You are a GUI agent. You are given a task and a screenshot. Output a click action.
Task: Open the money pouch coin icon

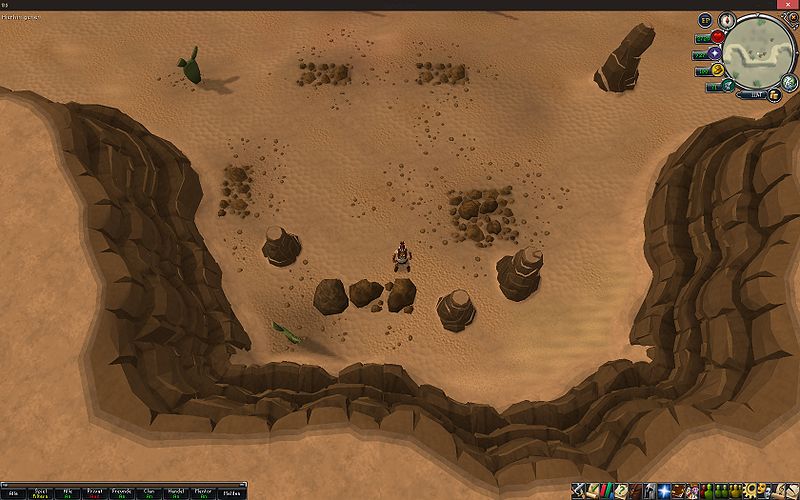(773, 93)
